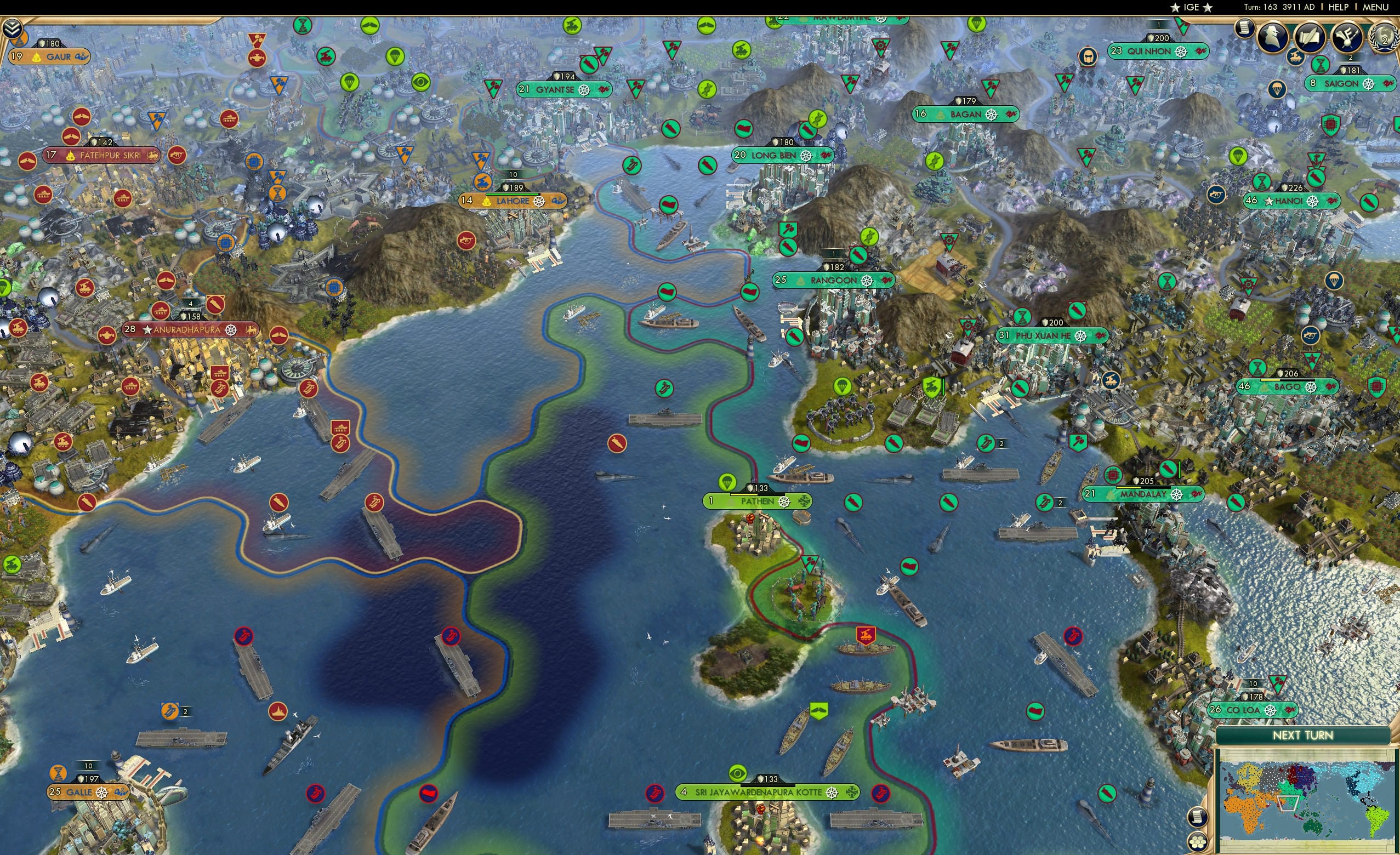
Task: Open the IGE editor from the top bar
Action: click(1191, 7)
